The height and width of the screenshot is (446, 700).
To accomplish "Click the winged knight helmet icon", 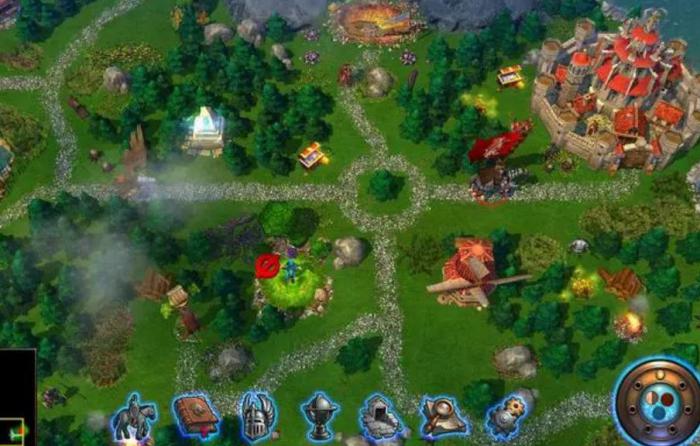I will point(257,416).
